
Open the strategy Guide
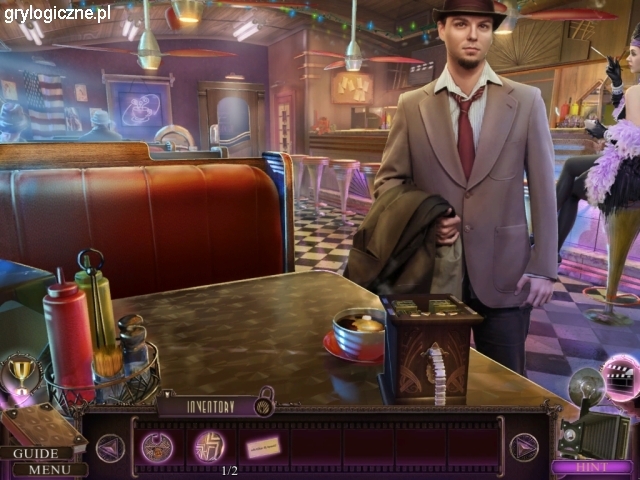[37, 453]
